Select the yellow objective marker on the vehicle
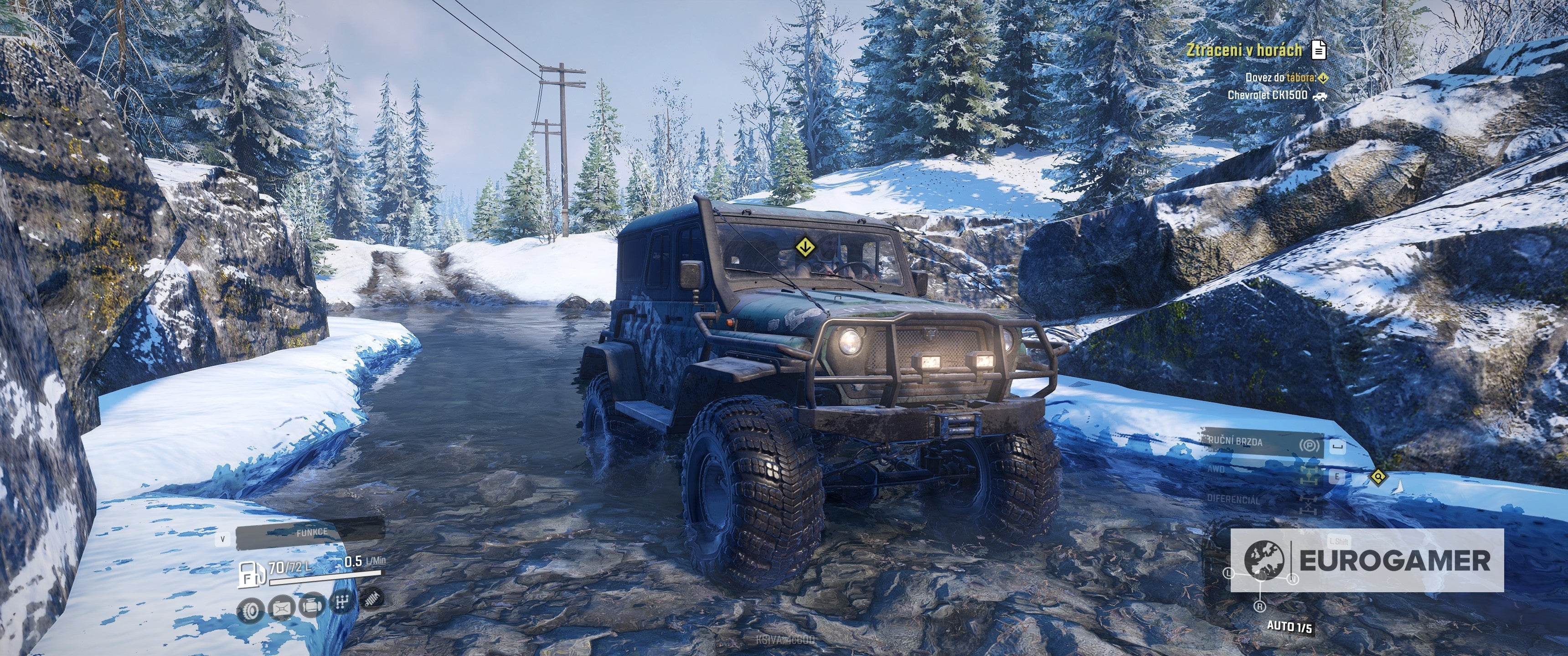Screen dimensions: 1568x656 point(804,247)
